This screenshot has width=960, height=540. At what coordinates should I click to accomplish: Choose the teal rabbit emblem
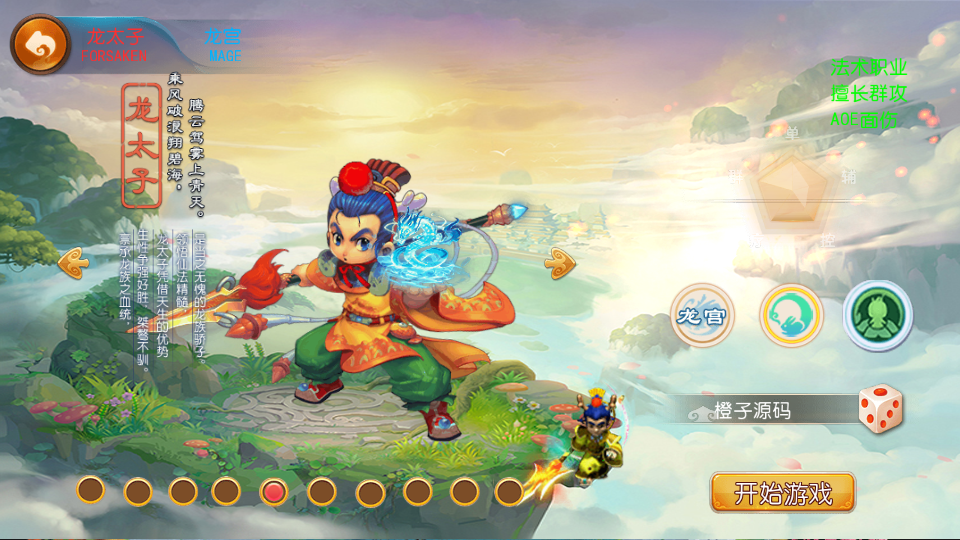click(791, 316)
